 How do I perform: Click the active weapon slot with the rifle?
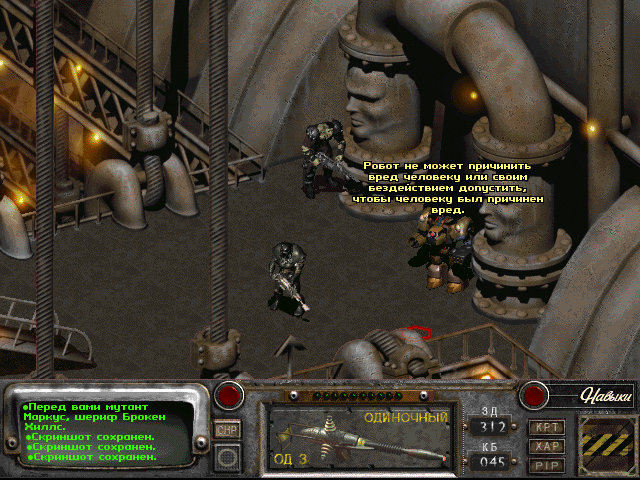(360, 439)
